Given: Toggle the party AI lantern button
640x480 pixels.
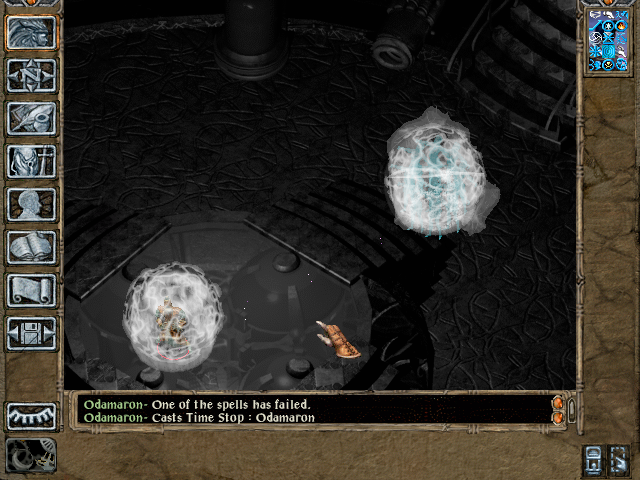Looking at the screenshot, I should [x=593, y=460].
